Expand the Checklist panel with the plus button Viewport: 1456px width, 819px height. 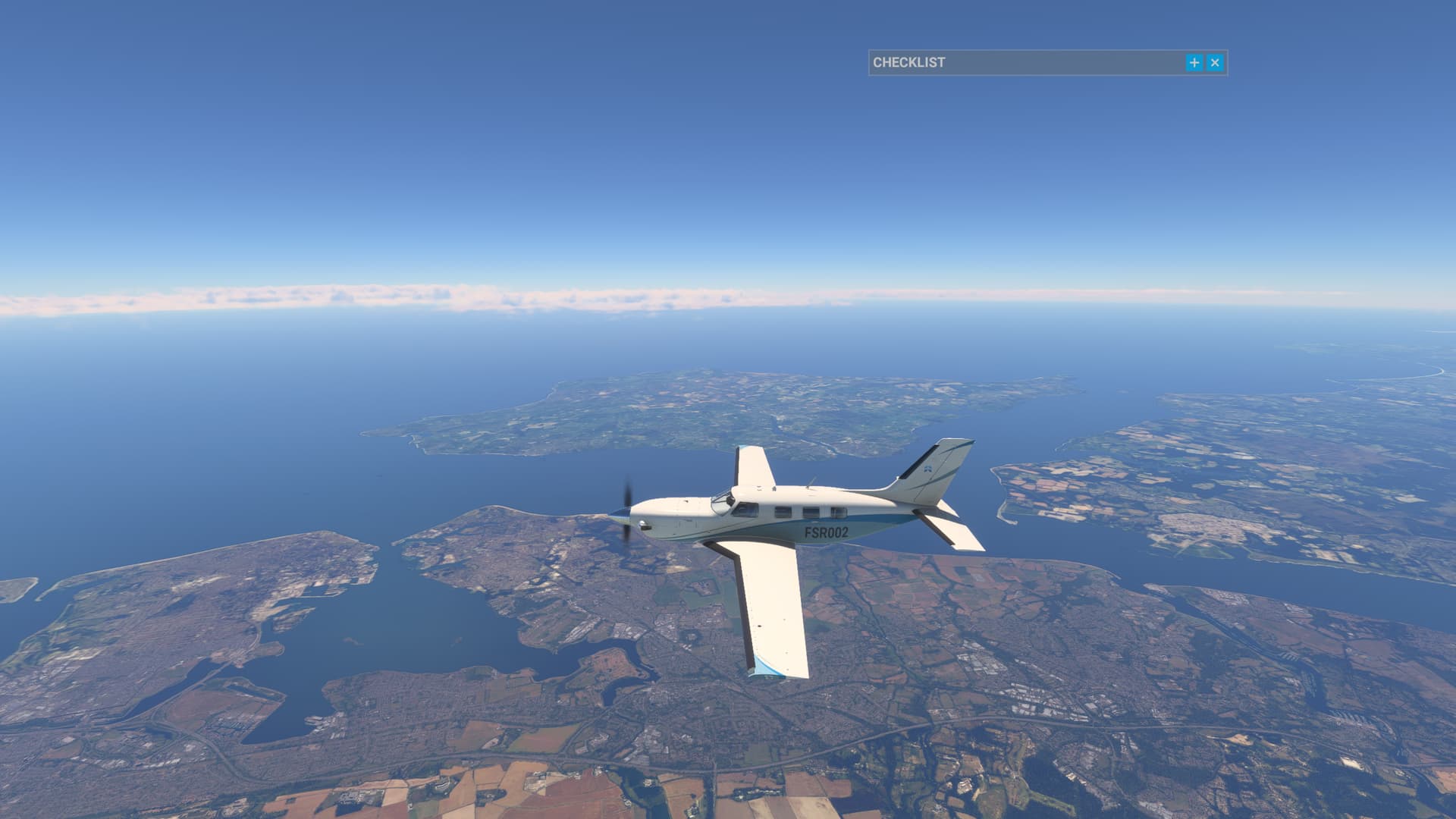(x=1194, y=63)
